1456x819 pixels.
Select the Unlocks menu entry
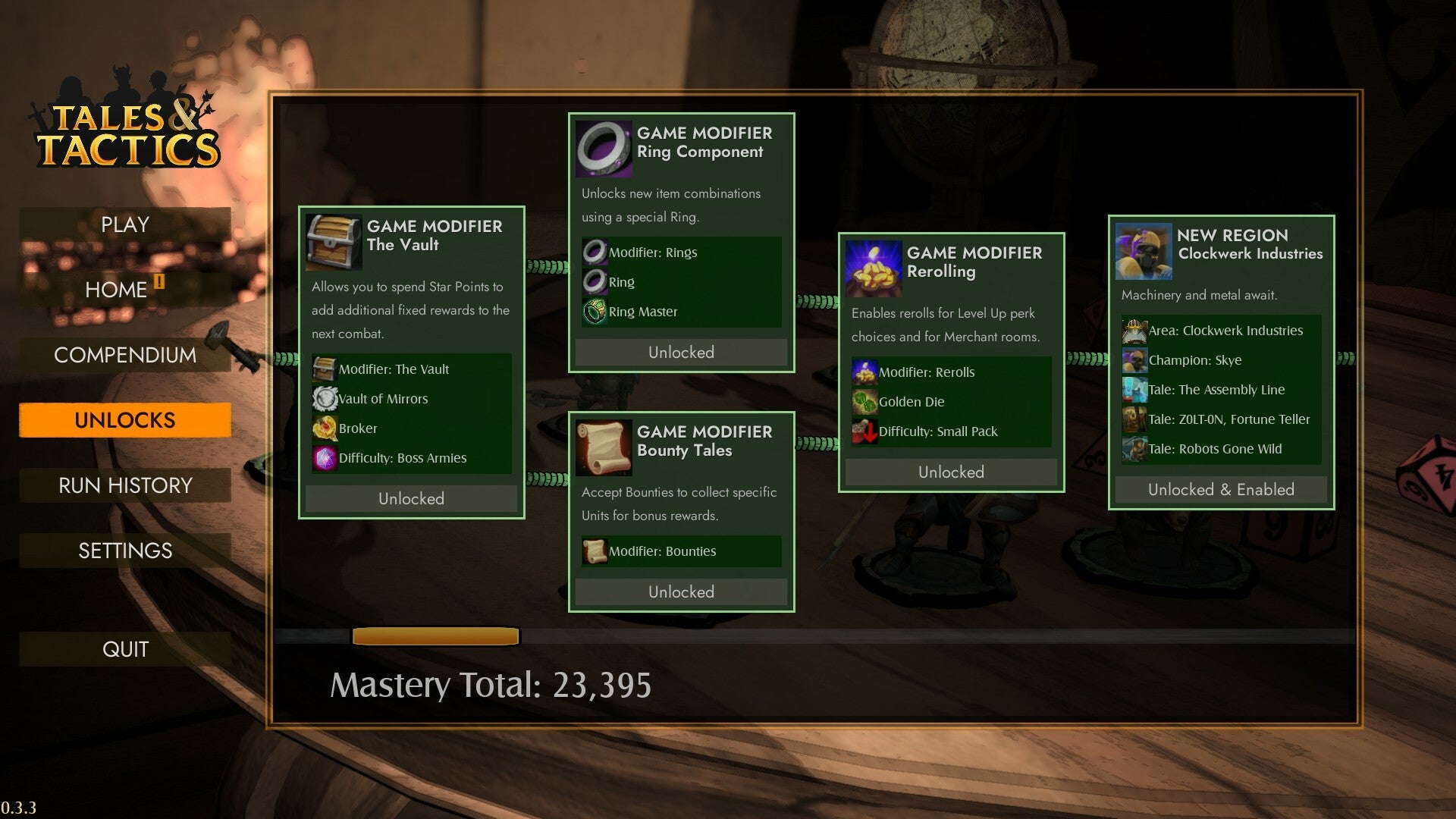tap(125, 420)
